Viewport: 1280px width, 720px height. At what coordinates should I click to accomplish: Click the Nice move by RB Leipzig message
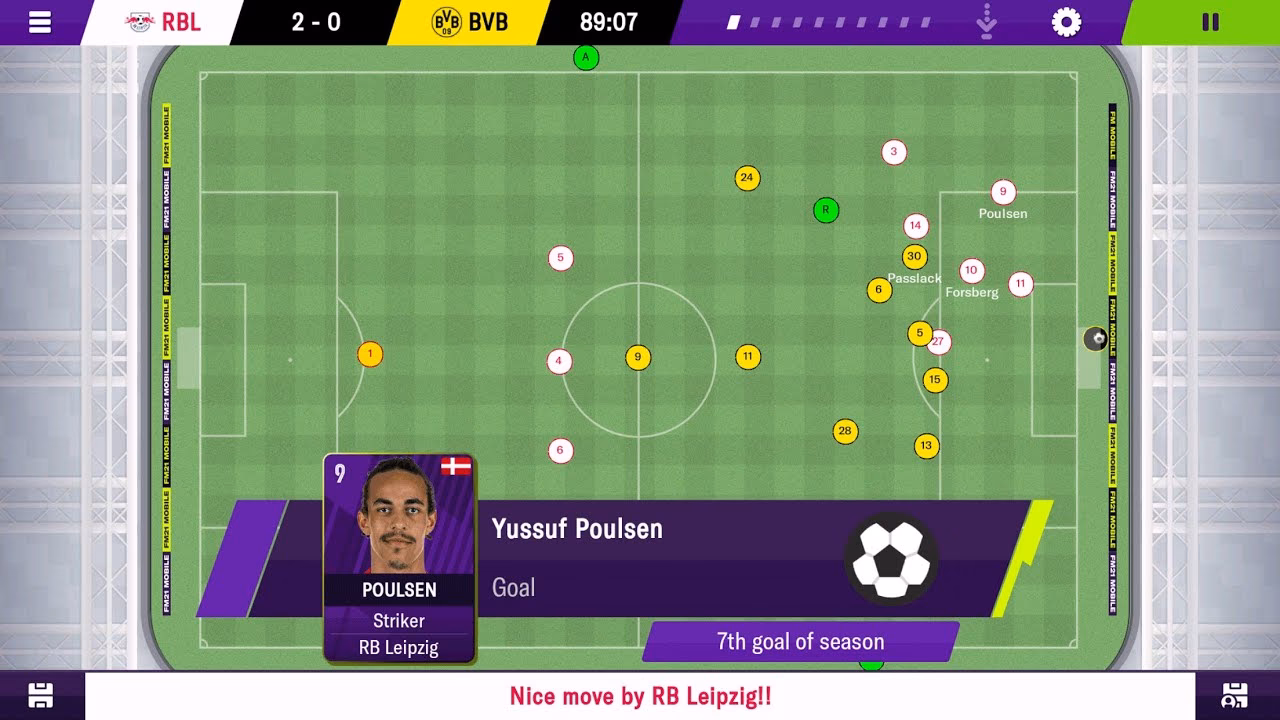[x=638, y=696]
